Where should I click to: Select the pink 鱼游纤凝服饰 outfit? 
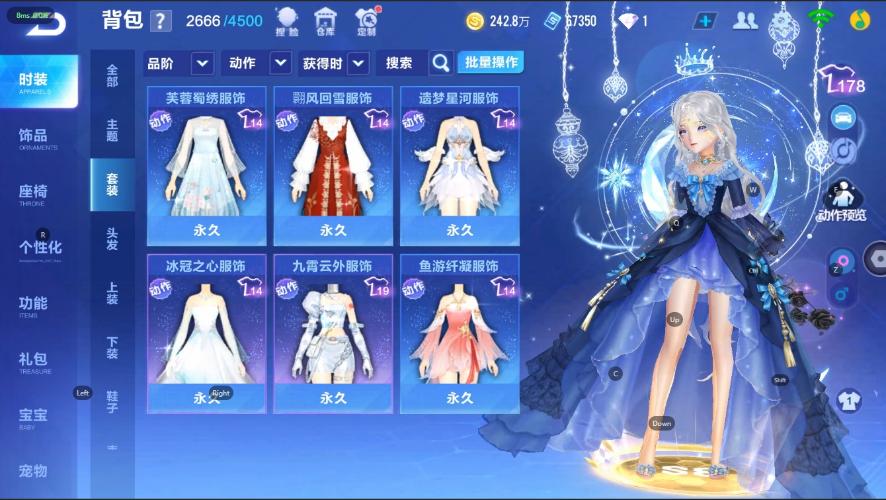tap(459, 333)
